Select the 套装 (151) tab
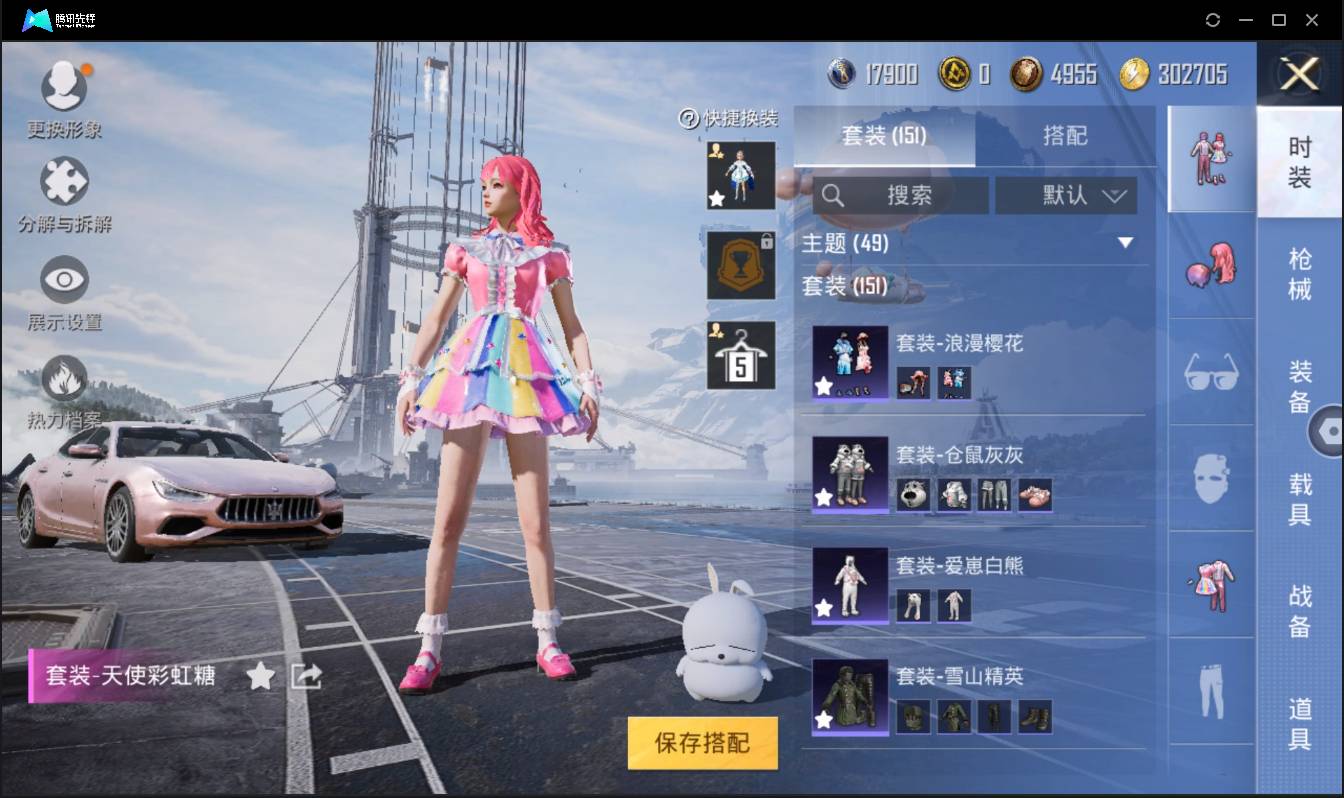1344x798 pixels. [884, 136]
